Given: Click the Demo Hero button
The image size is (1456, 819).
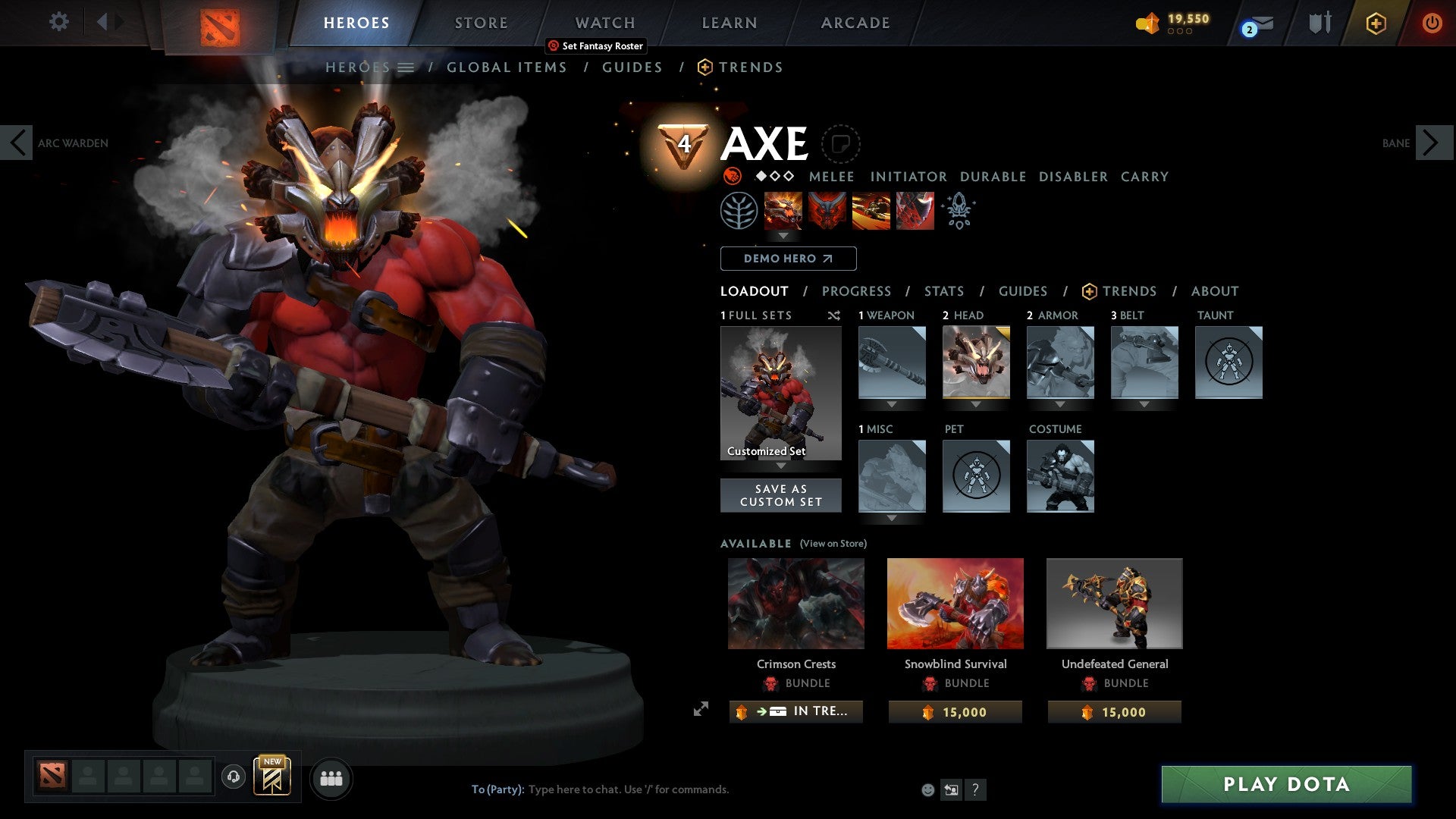Looking at the screenshot, I should point(787,259).
